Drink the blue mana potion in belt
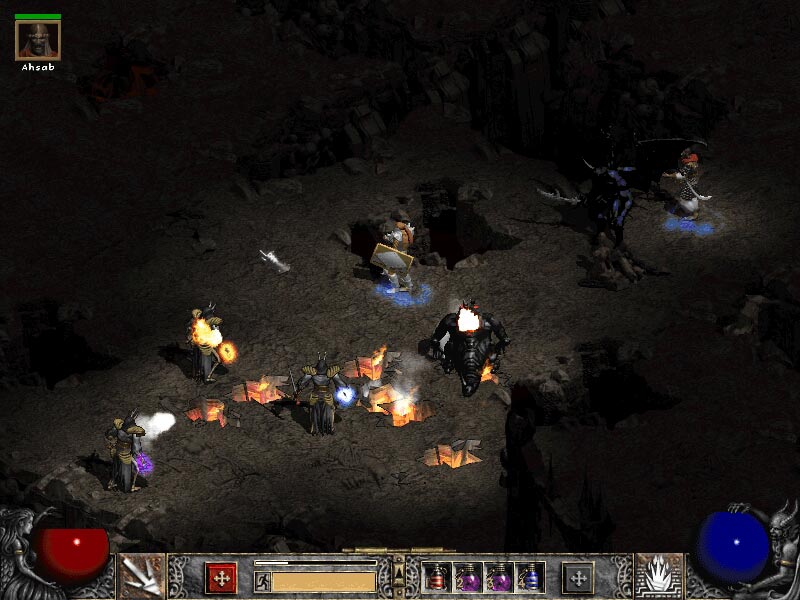This screenshot has width=800, height=600. tap(530, 578)
